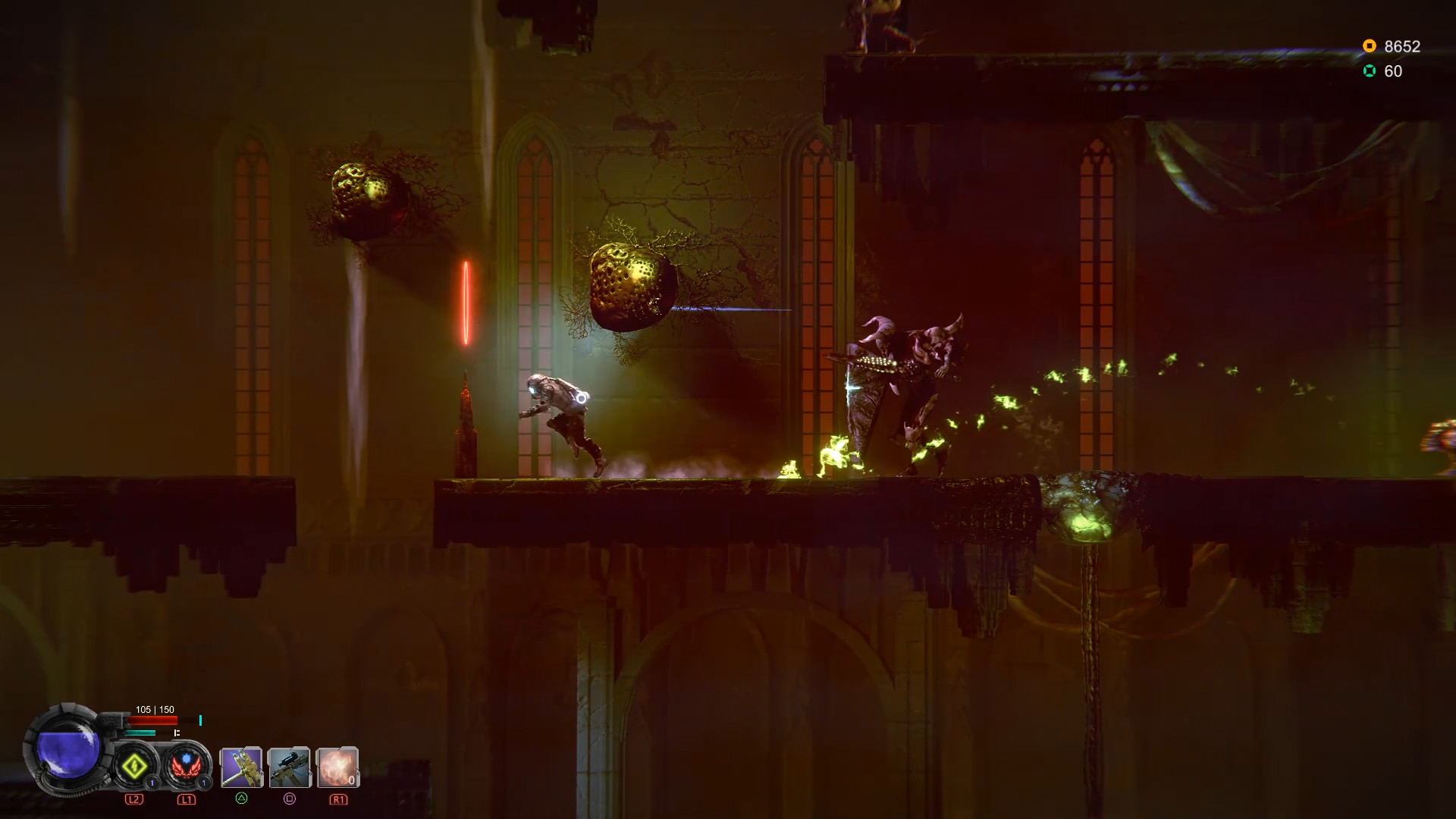Viewport: 1456px width, 819px height.
Task: Click the teal stamina bar below health
Action: tap(141, 733)
